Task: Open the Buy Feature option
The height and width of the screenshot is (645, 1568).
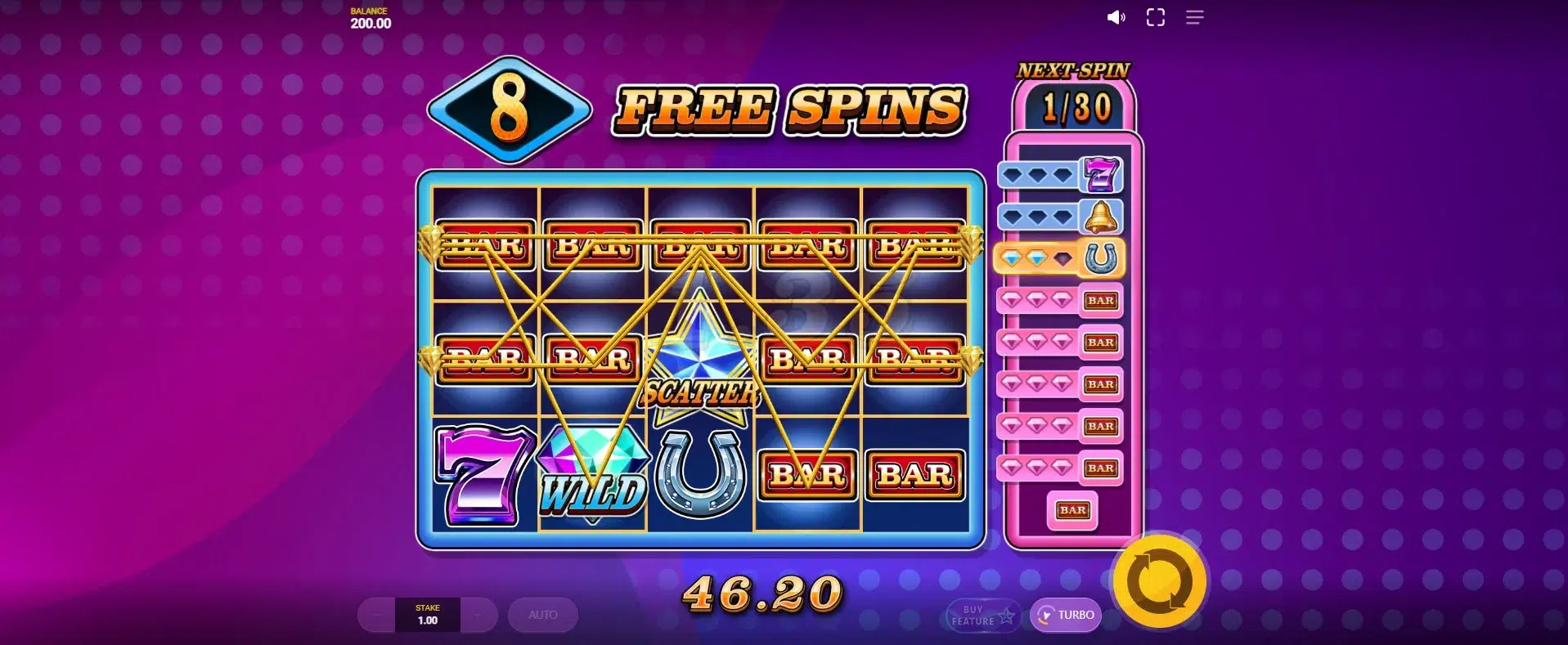Action: [982, 616]
